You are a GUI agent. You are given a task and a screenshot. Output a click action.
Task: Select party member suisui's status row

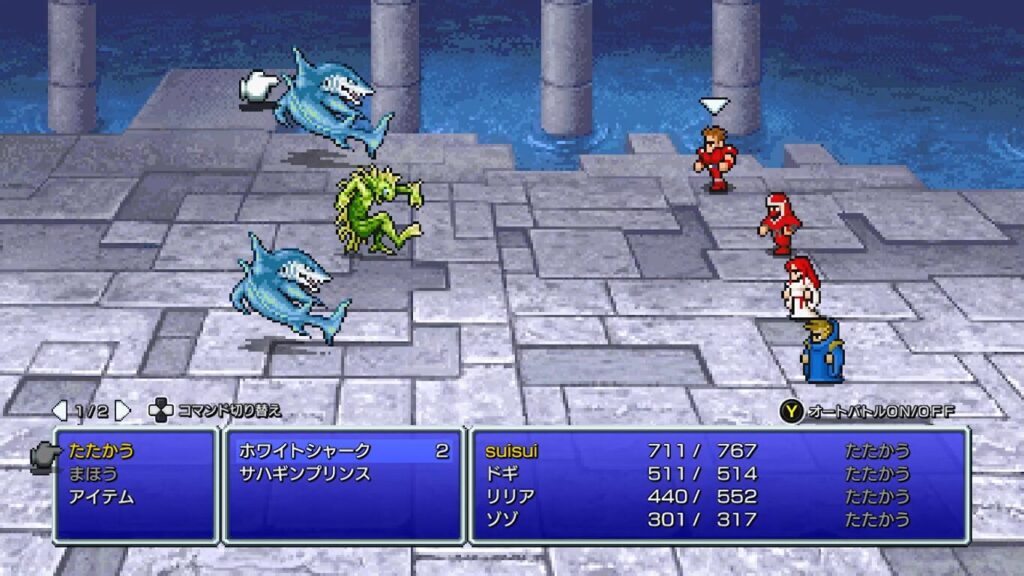[x=718, y=451]
